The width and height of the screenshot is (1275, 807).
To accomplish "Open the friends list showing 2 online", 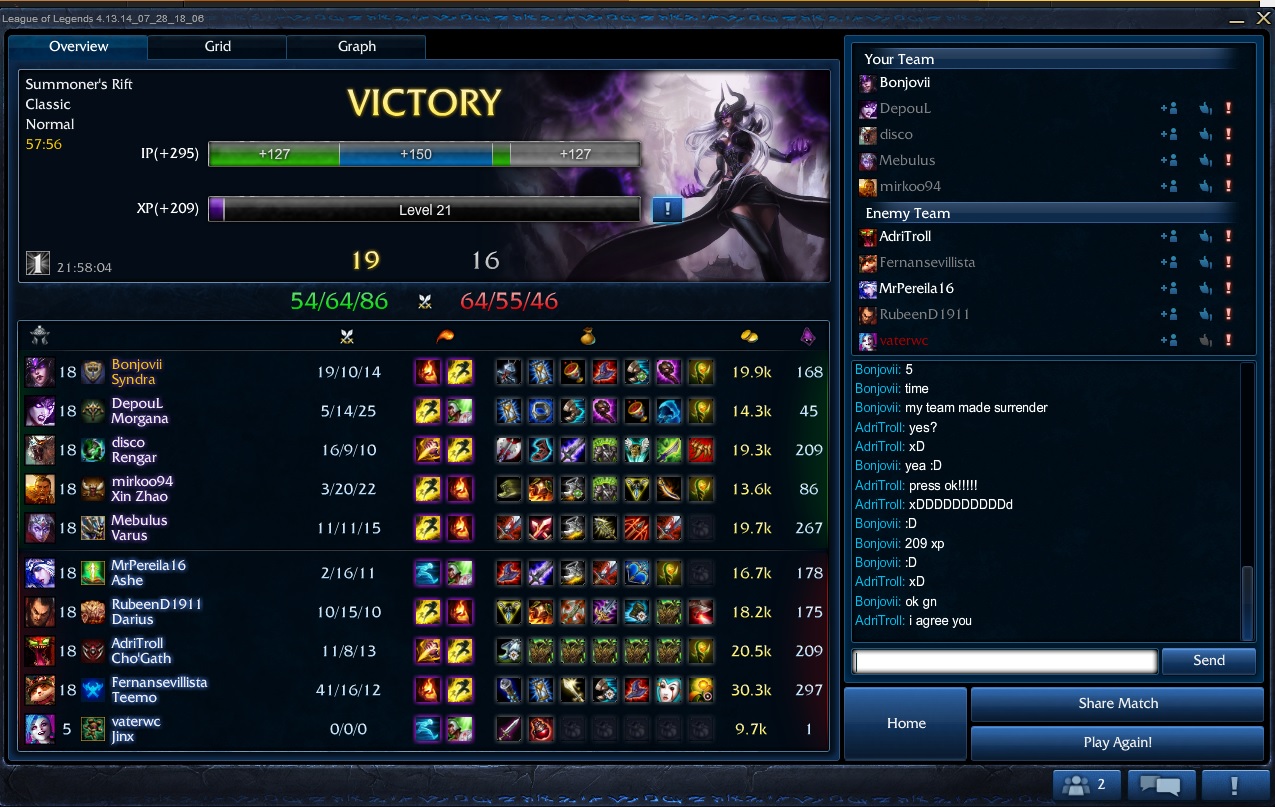I will (1085, 785).
